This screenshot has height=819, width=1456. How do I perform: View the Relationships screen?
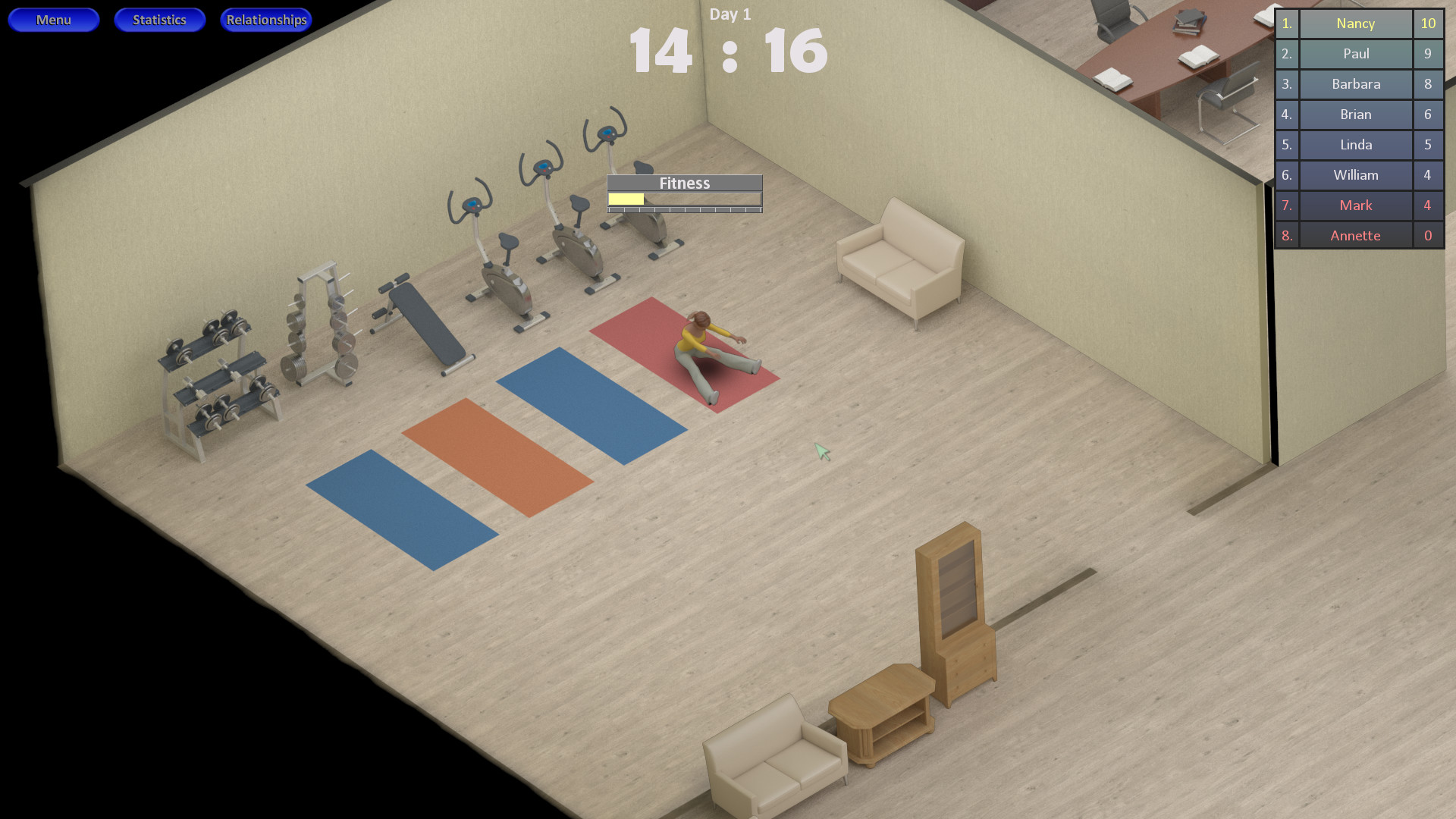tap(265, 20)
